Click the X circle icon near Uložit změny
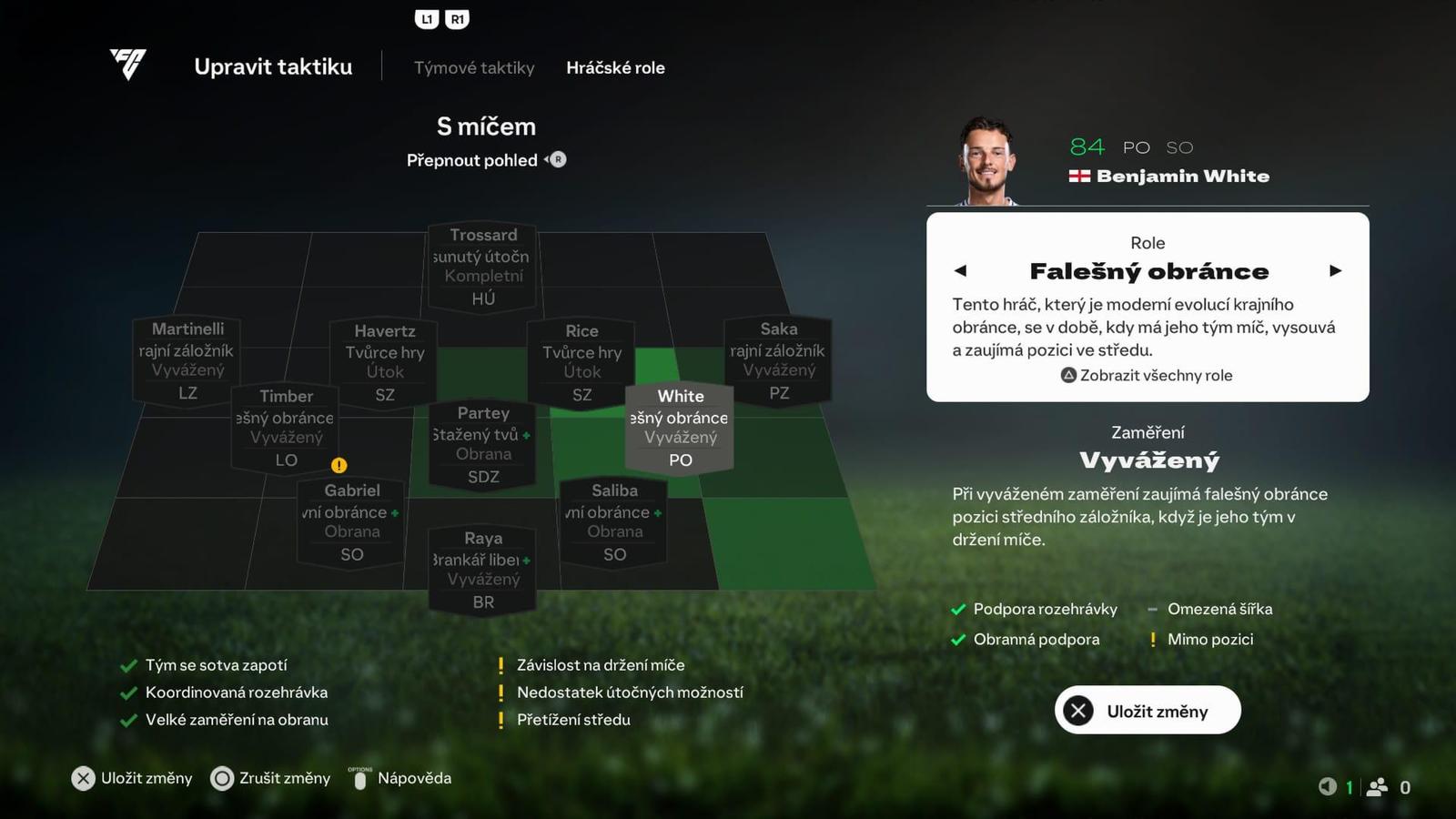Viewport: 1456px width, 819px height. [x=1077, y=710]
